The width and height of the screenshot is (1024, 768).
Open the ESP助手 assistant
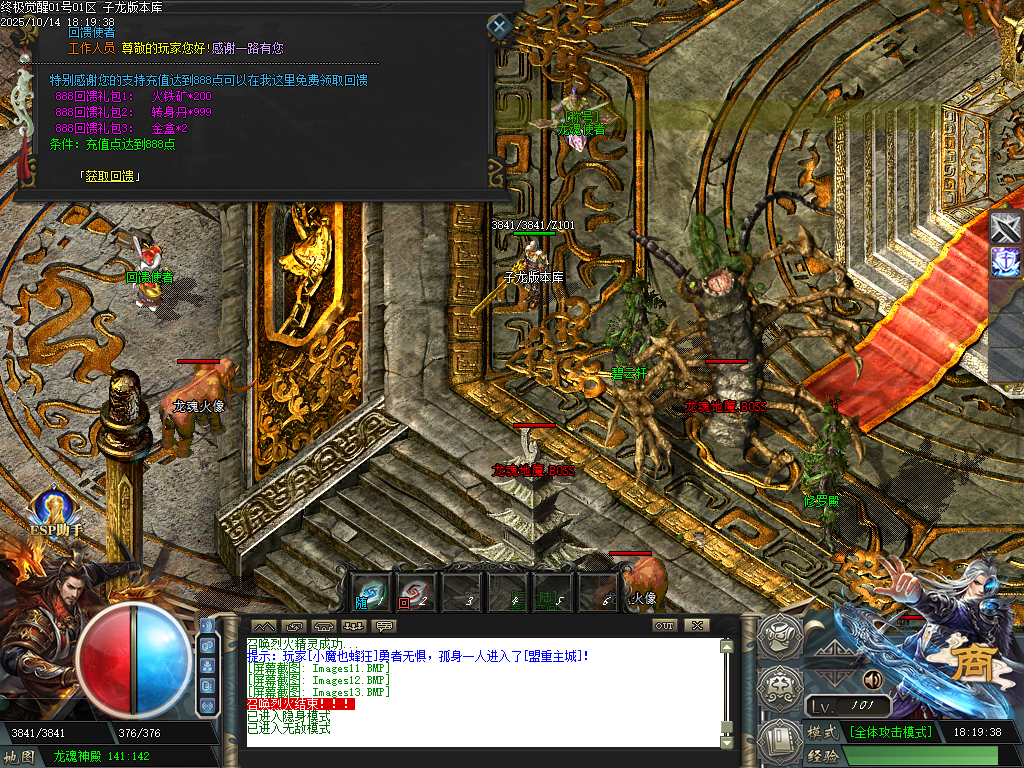pos(55,512)
